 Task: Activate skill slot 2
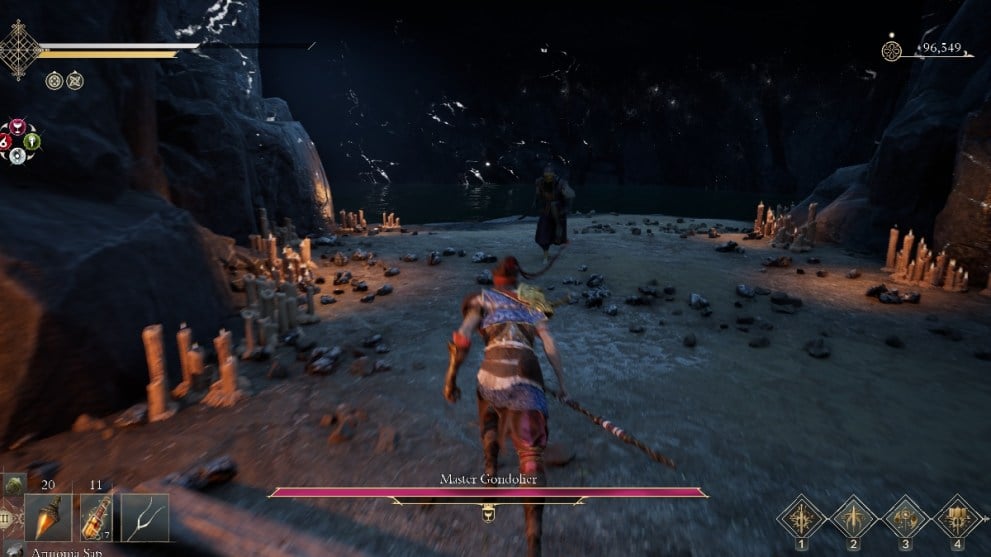[854, 517]
